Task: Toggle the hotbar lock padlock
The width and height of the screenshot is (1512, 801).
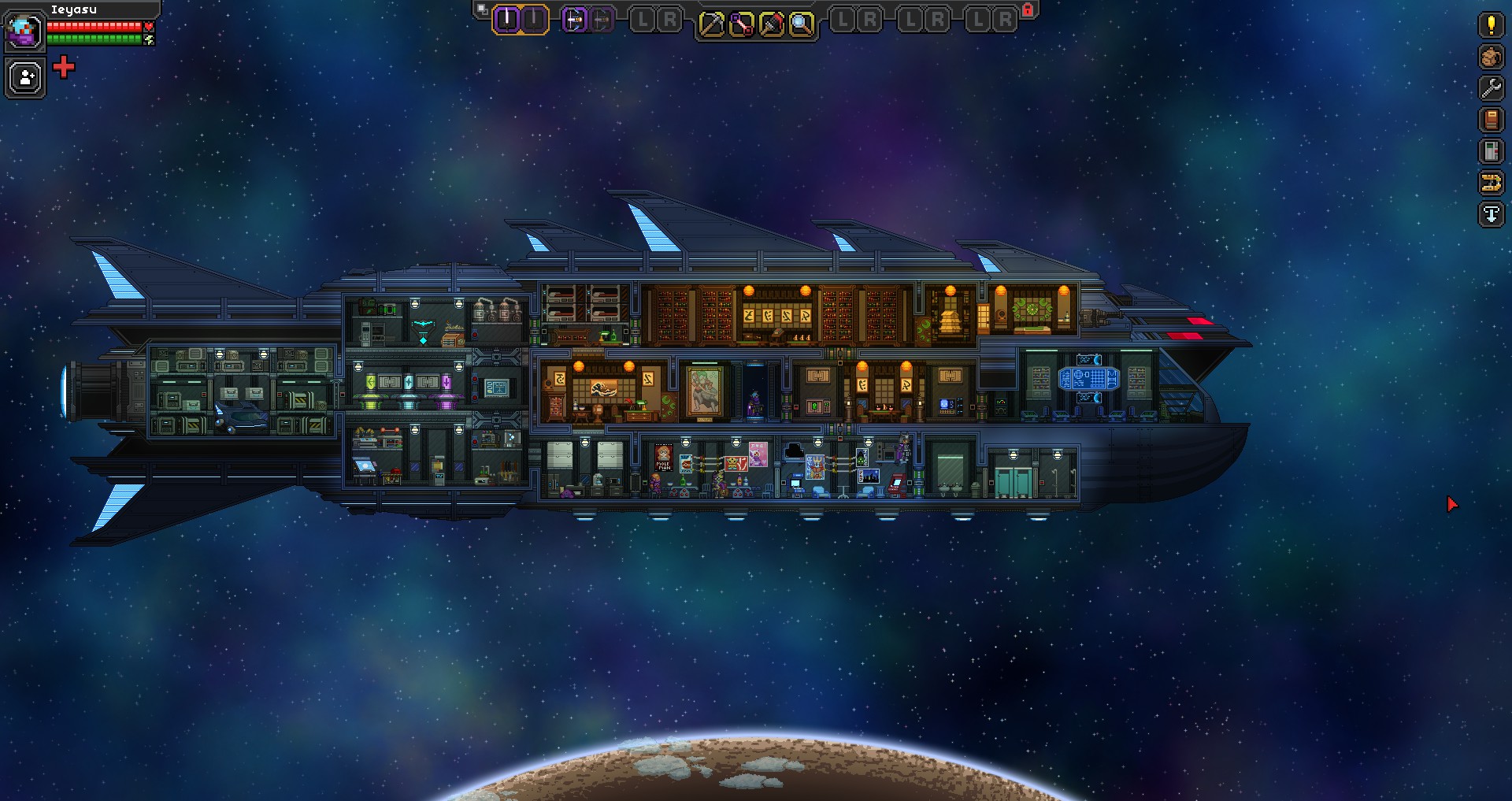Action: 1026,9
